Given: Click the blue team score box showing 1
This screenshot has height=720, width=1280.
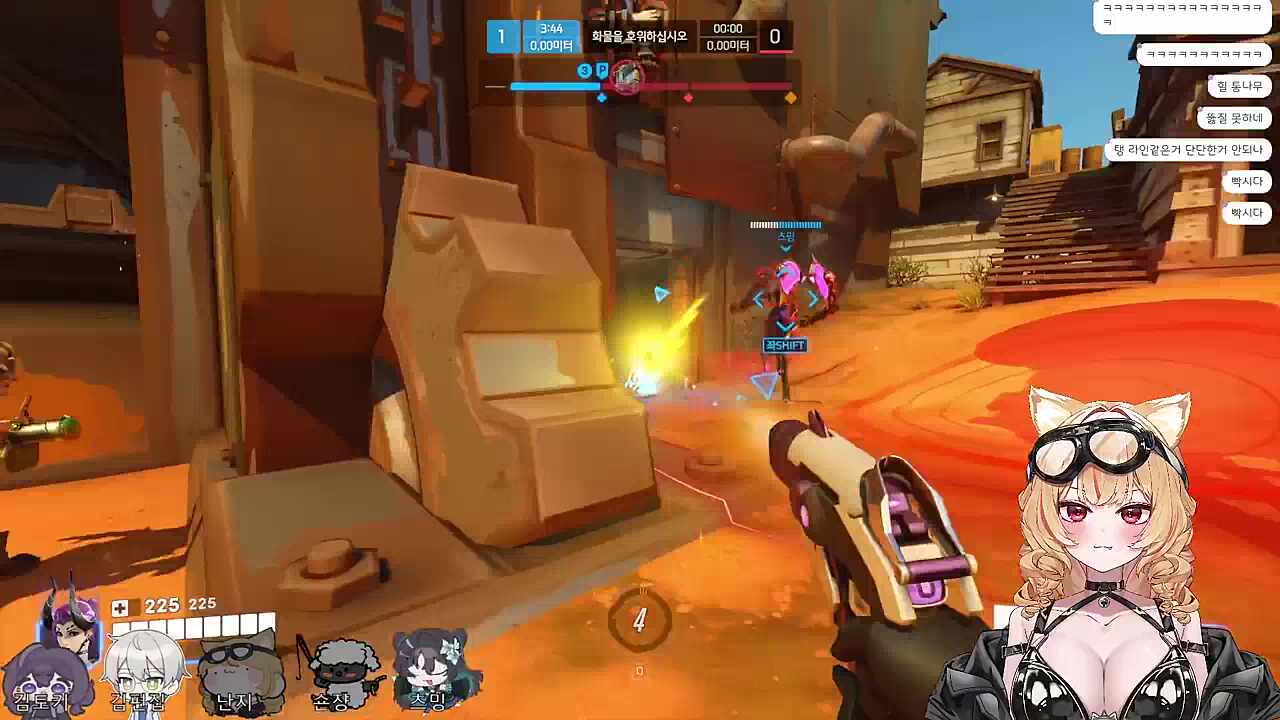Looking at the screenshot, I should tap(501, 36).
